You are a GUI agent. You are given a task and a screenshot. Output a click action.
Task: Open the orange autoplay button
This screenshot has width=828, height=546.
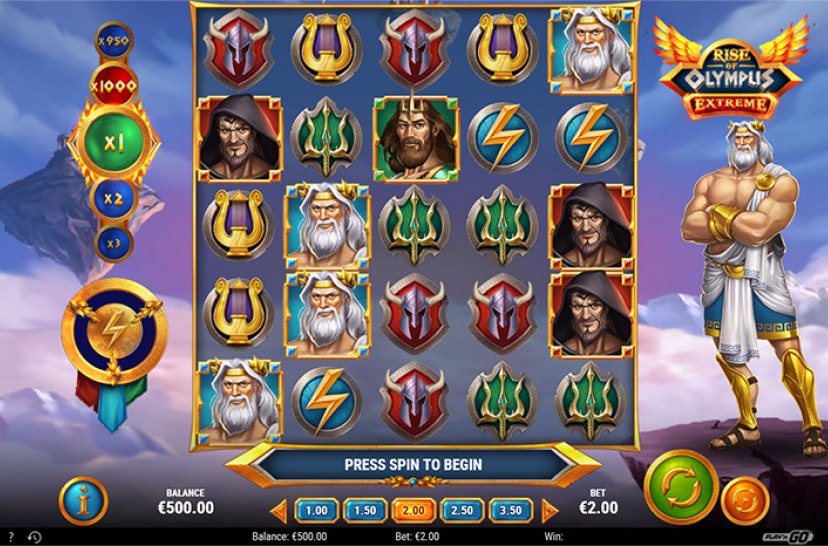742,498
